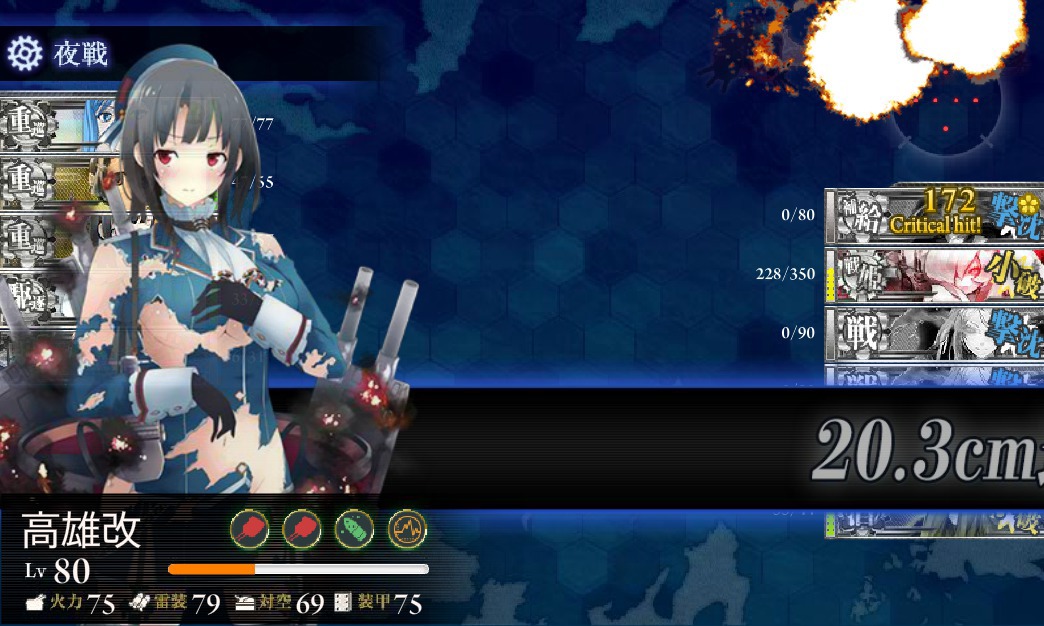Click the gear icon beside 夜戦
Screen dimensions: 1044x626
pos(24,53)
